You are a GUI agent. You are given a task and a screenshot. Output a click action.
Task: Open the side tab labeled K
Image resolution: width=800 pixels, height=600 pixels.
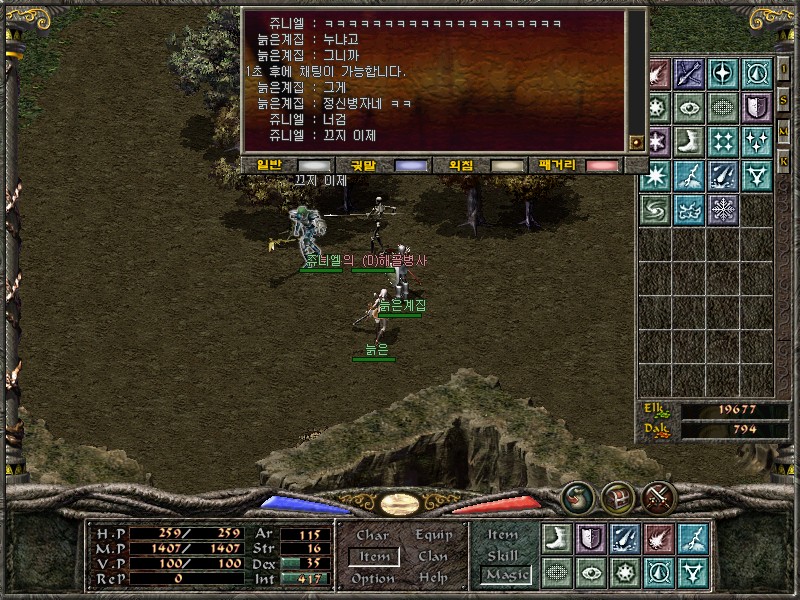[784, 160]
